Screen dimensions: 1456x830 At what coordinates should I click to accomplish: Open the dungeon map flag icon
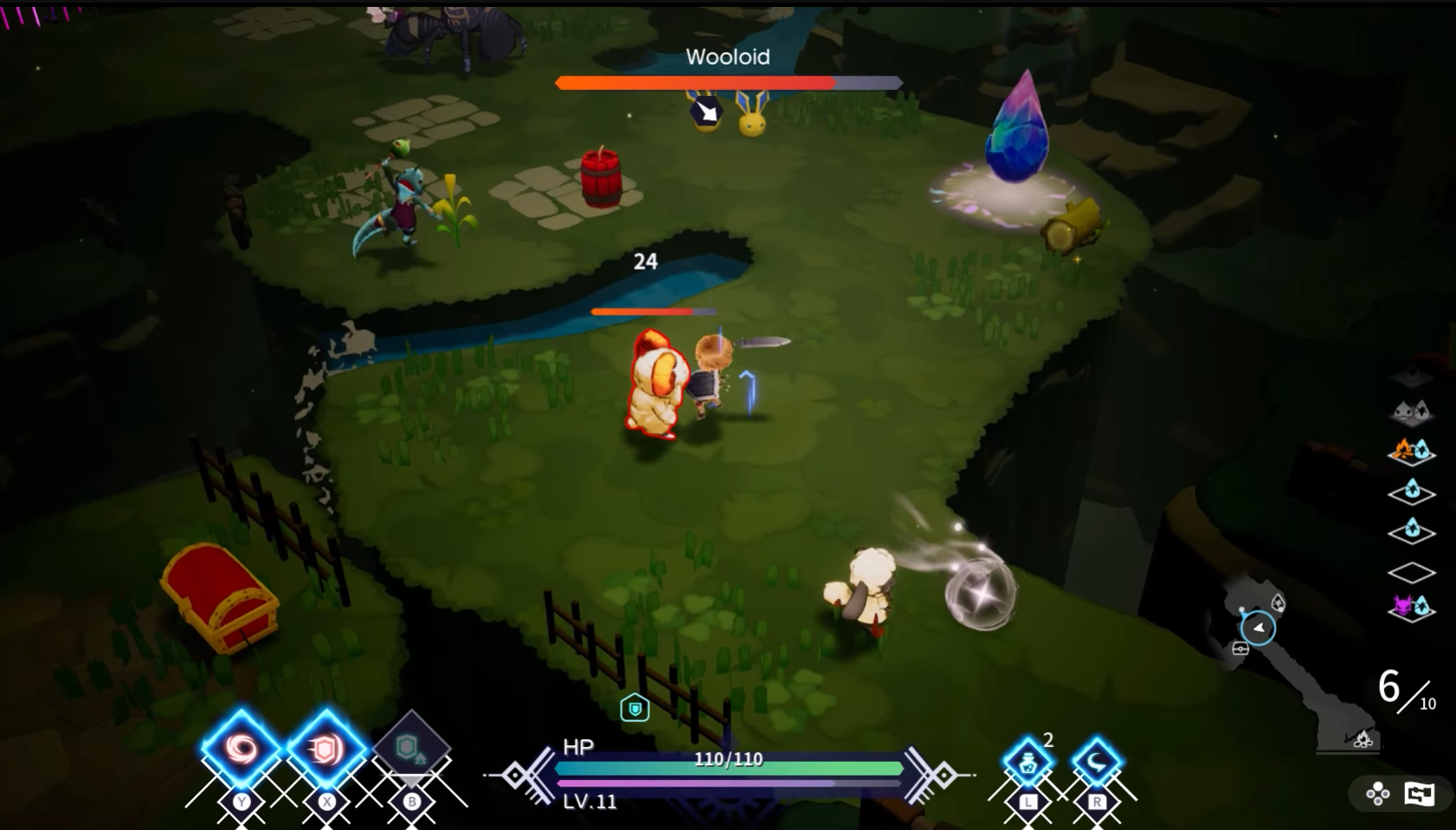click(1420, 793)
